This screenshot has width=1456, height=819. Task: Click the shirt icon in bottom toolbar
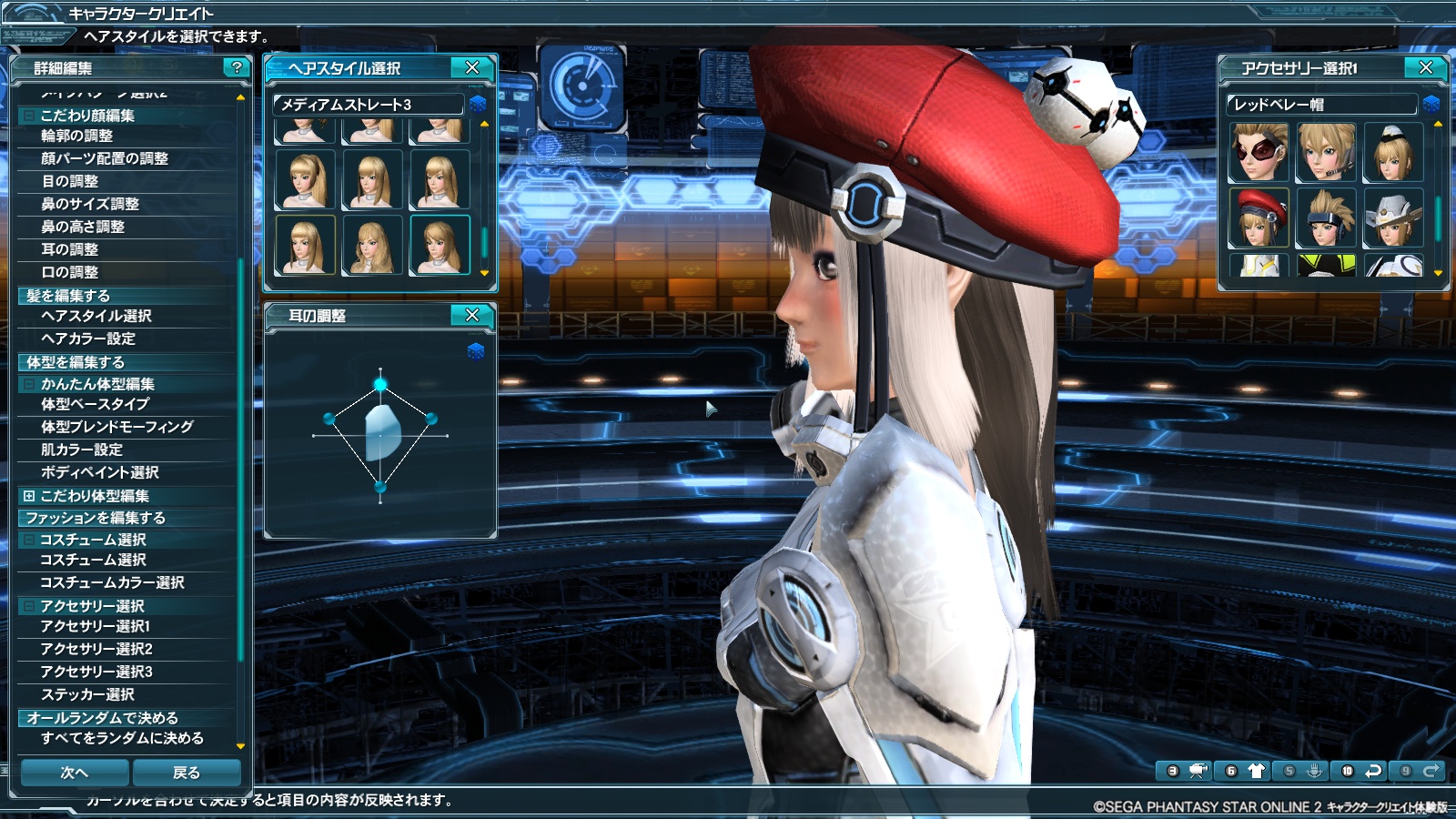pos(1256,771)
